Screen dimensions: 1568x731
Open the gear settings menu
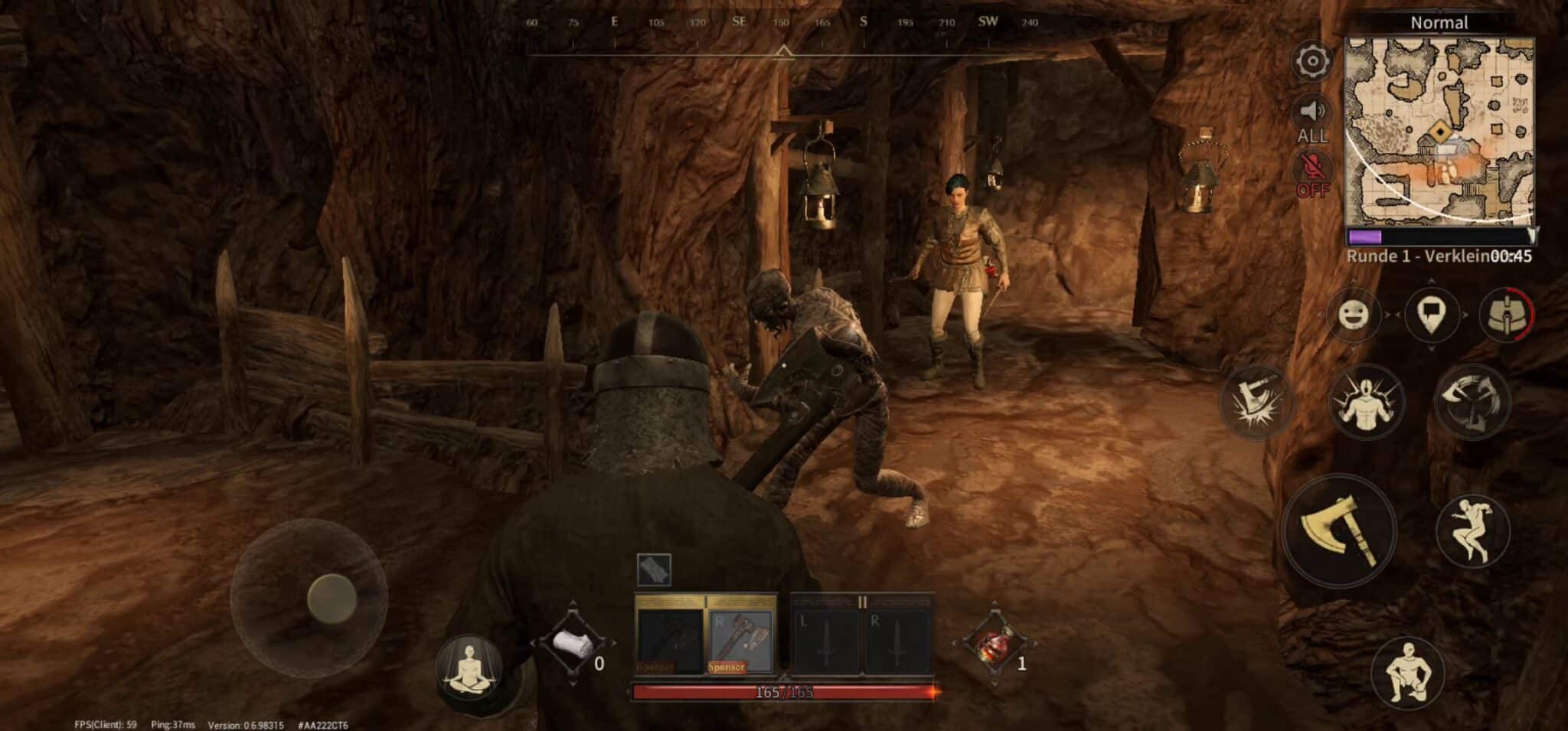pyautogui.click(x=1312, y=61)
